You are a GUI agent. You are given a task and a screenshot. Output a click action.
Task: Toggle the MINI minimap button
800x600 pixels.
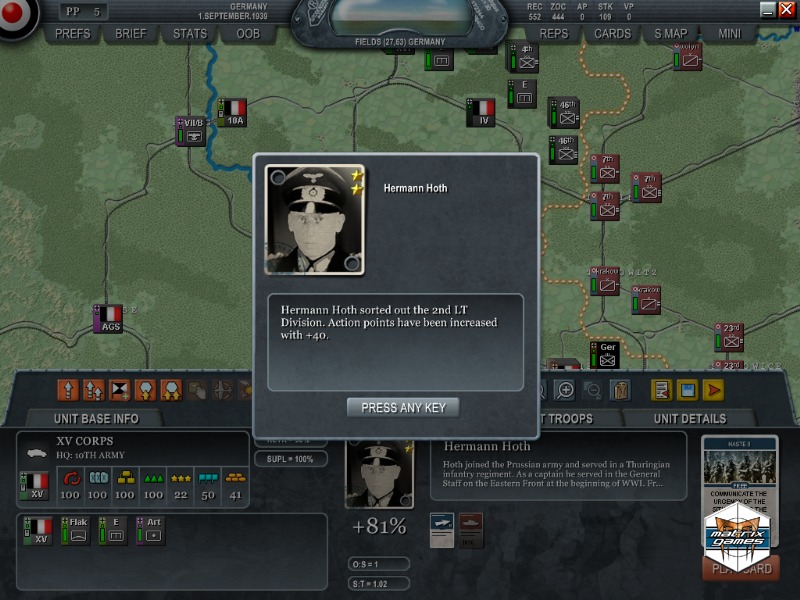click(x=729, y=33)
